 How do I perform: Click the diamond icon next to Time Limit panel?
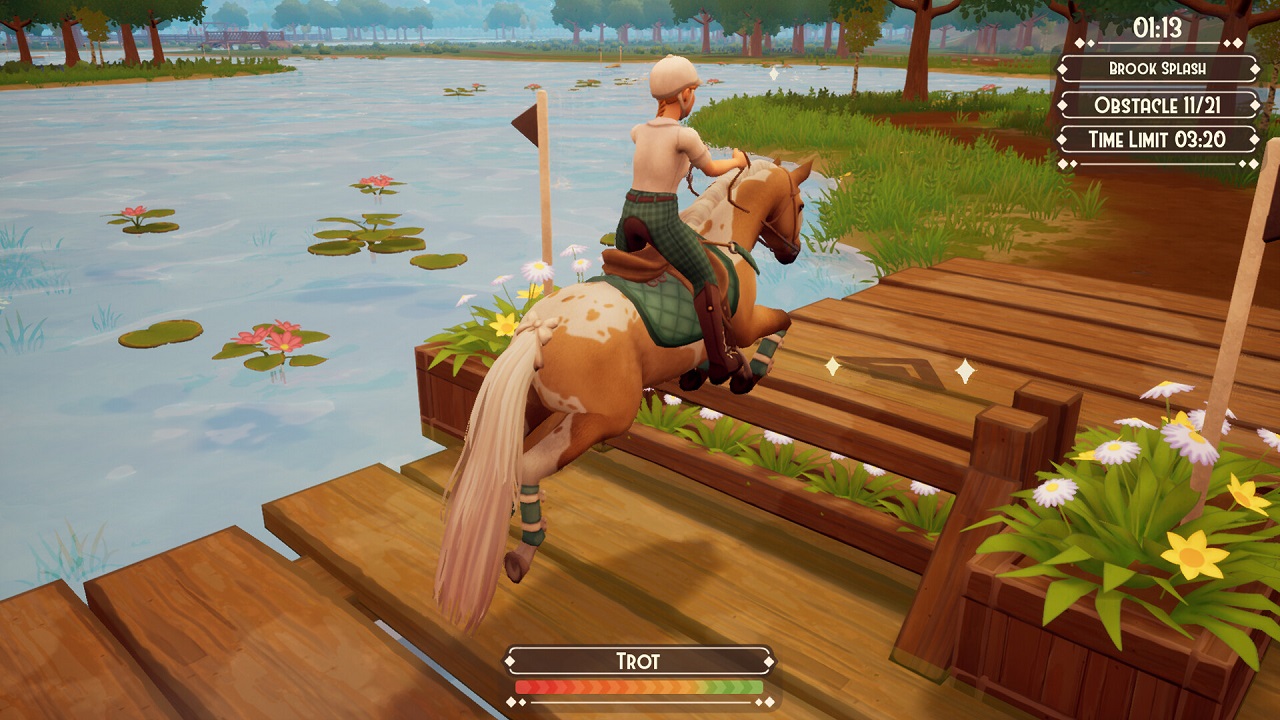1063,137
